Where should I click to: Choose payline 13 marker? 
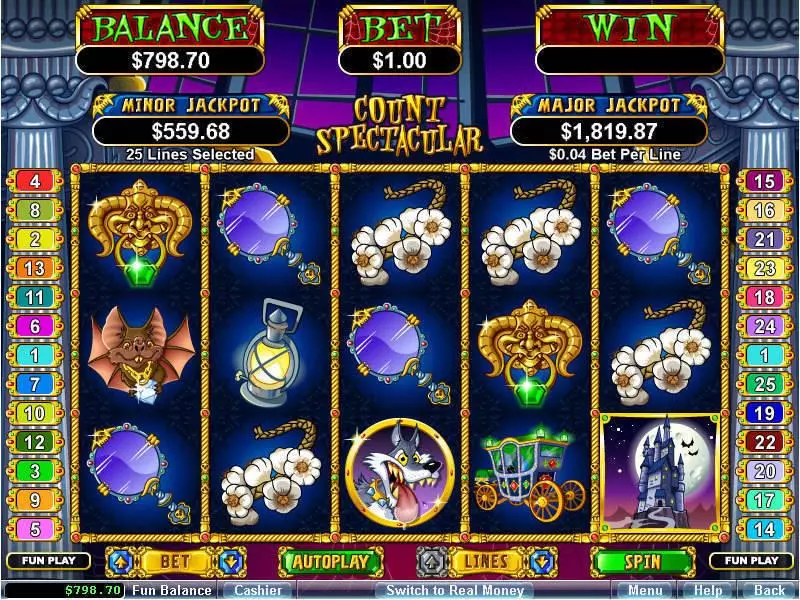point(35,268)
